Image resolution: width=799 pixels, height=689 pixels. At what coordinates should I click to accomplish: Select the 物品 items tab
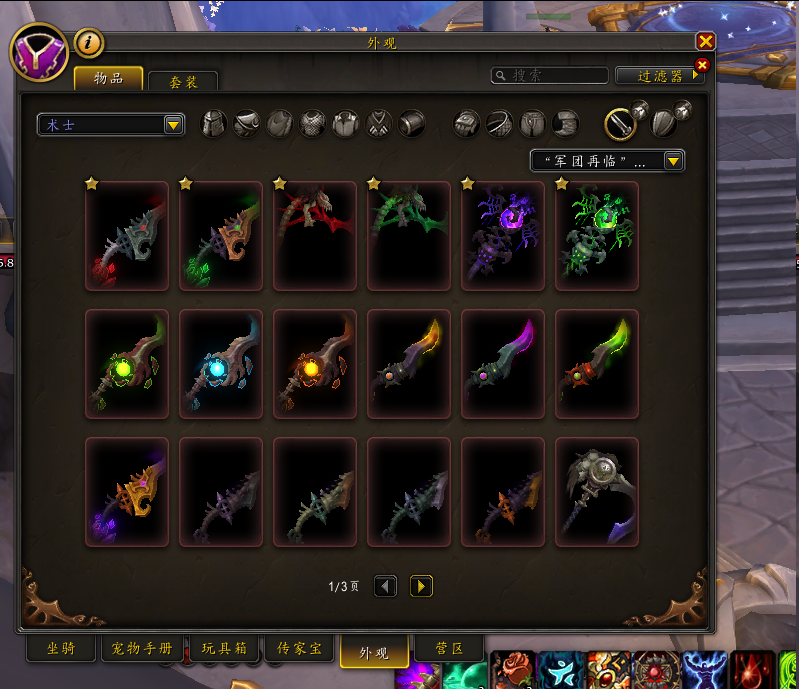[x=108, y=78]
